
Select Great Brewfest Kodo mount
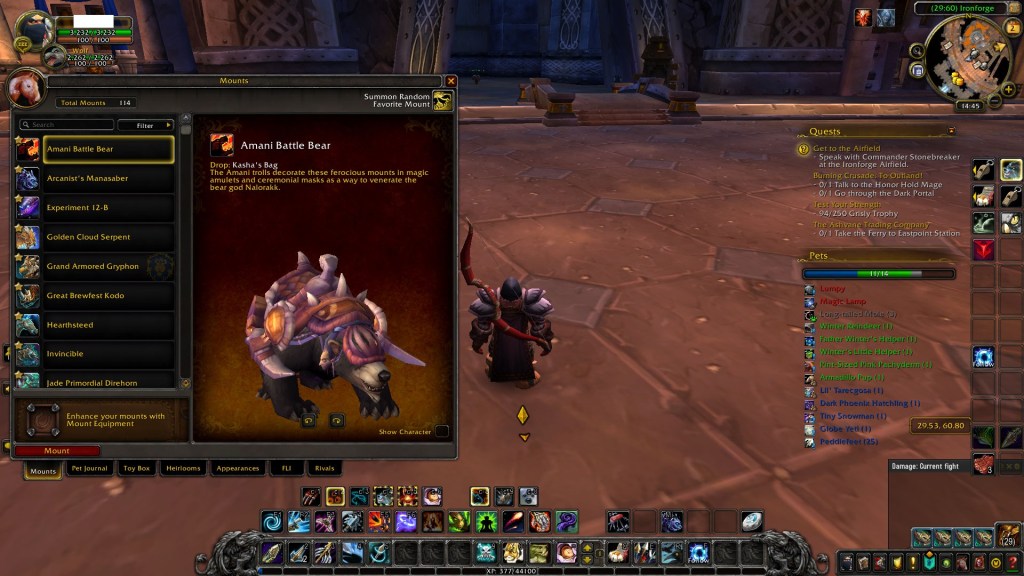(95, 296)
